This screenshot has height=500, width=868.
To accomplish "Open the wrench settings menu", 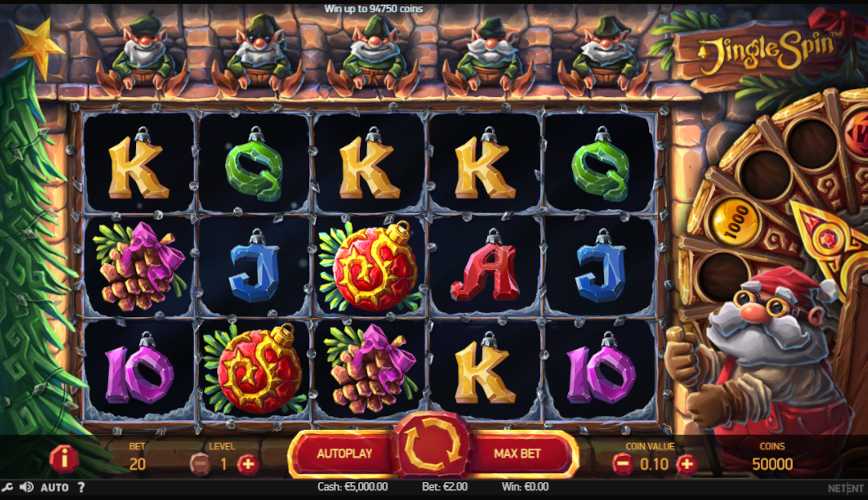I will (x=8, y=488).
